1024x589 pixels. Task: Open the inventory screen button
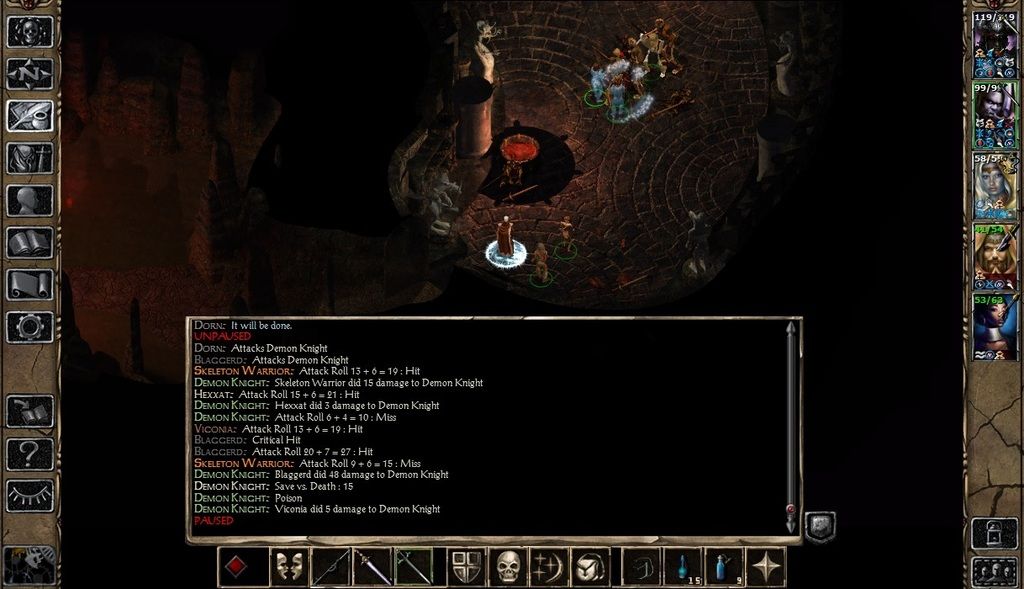click(30, 158)
